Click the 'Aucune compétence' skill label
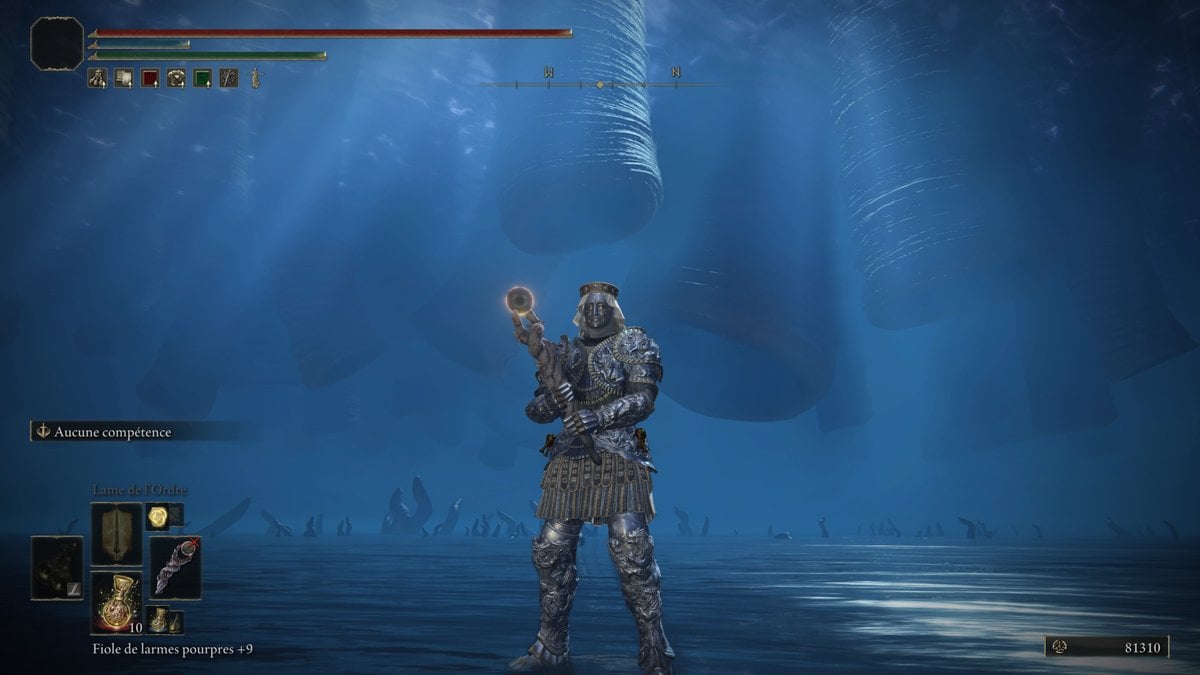This screenshot has width=1200, height=675. tap(112, 432)
